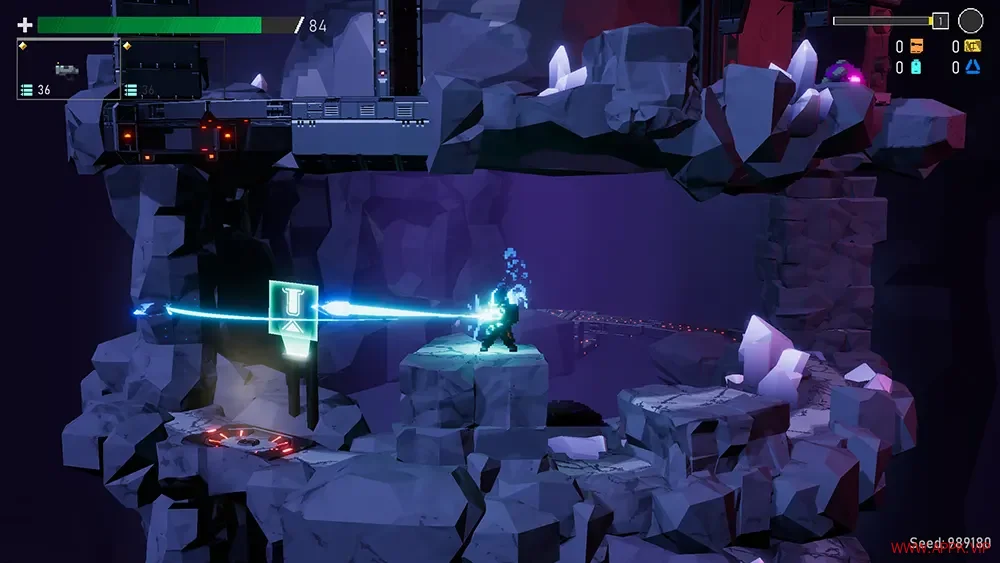Click the empty circular ability slot
This screenshot has height=563, width=1000.
970,20
